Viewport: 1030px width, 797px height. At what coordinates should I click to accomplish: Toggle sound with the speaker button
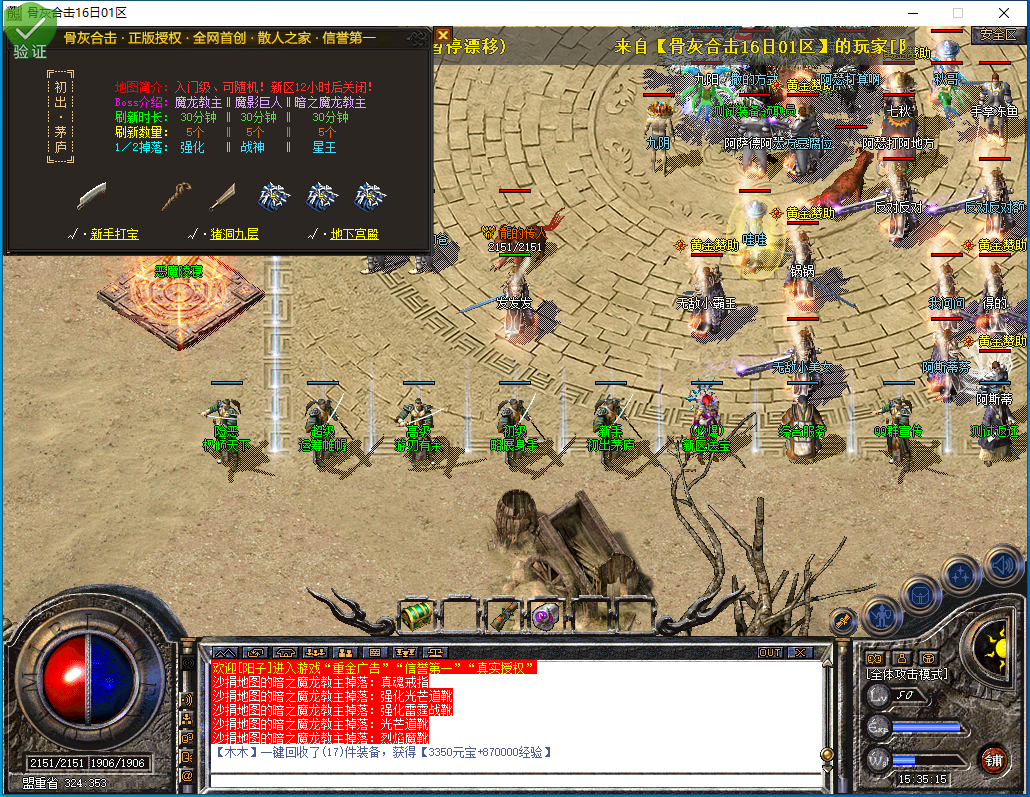coord(1001,563)
